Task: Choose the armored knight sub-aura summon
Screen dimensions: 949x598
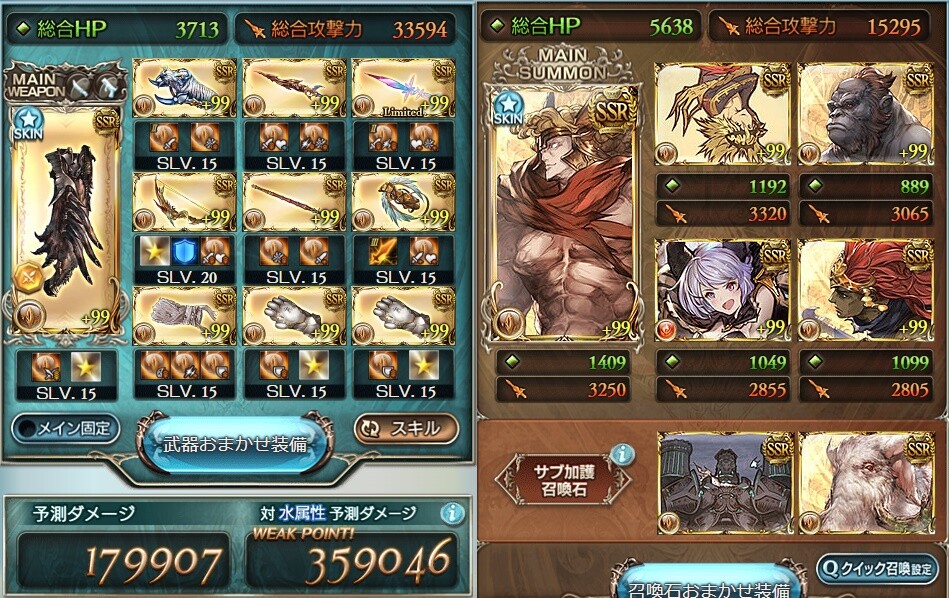Action: 719,482
